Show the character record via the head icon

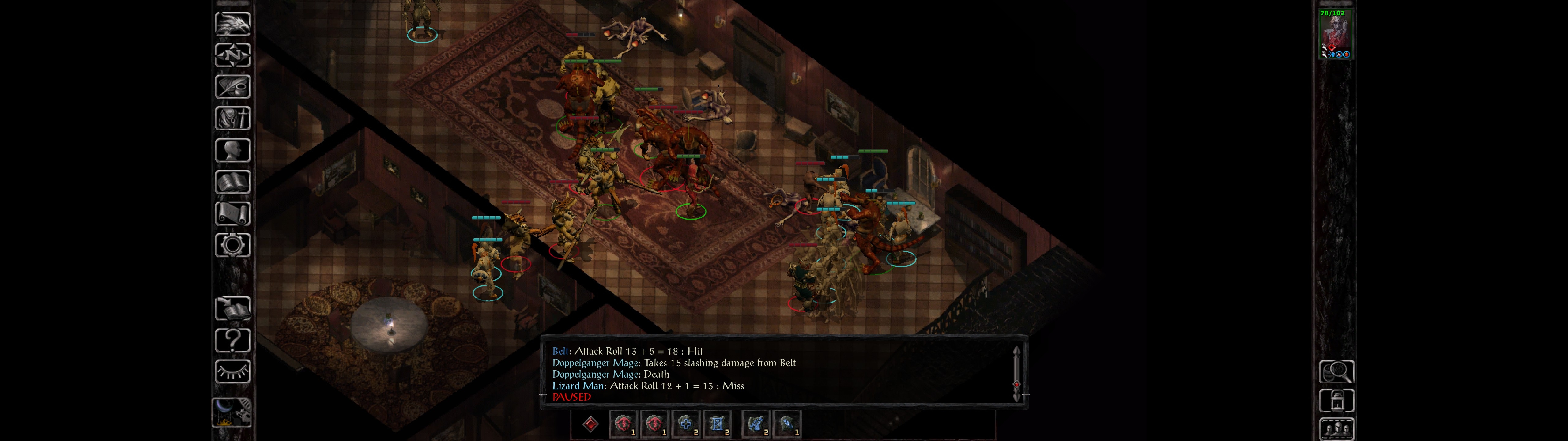(232, 150)
